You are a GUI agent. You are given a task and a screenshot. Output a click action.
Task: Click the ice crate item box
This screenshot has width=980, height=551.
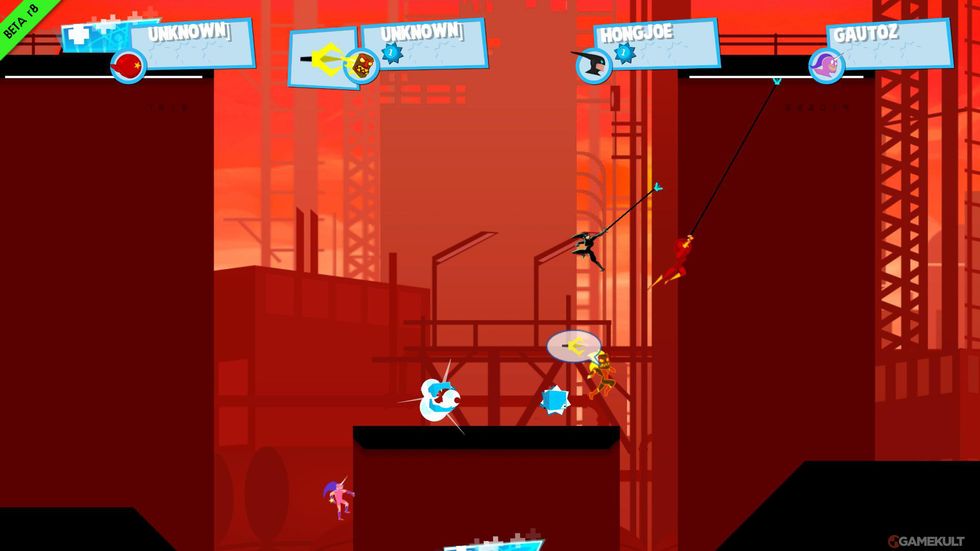pyautogui.click(x=95, y=34)
